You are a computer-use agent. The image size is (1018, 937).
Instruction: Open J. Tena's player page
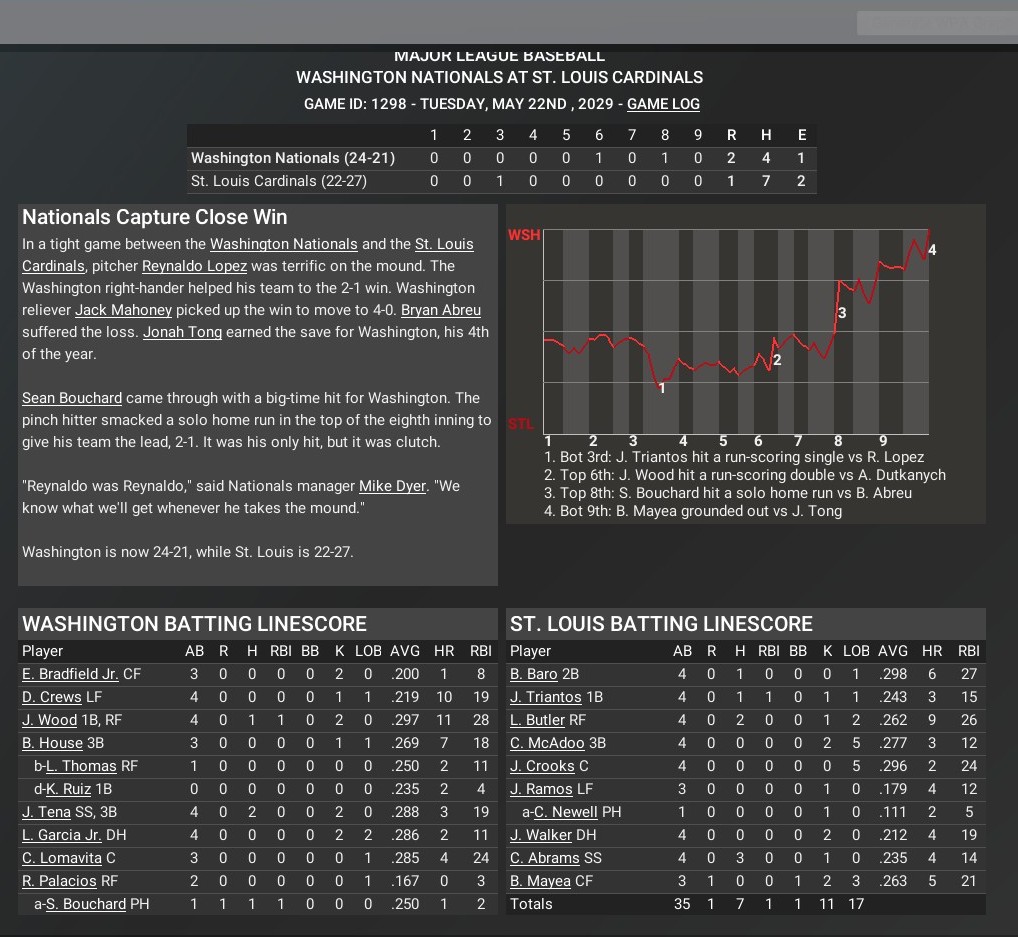46,812
